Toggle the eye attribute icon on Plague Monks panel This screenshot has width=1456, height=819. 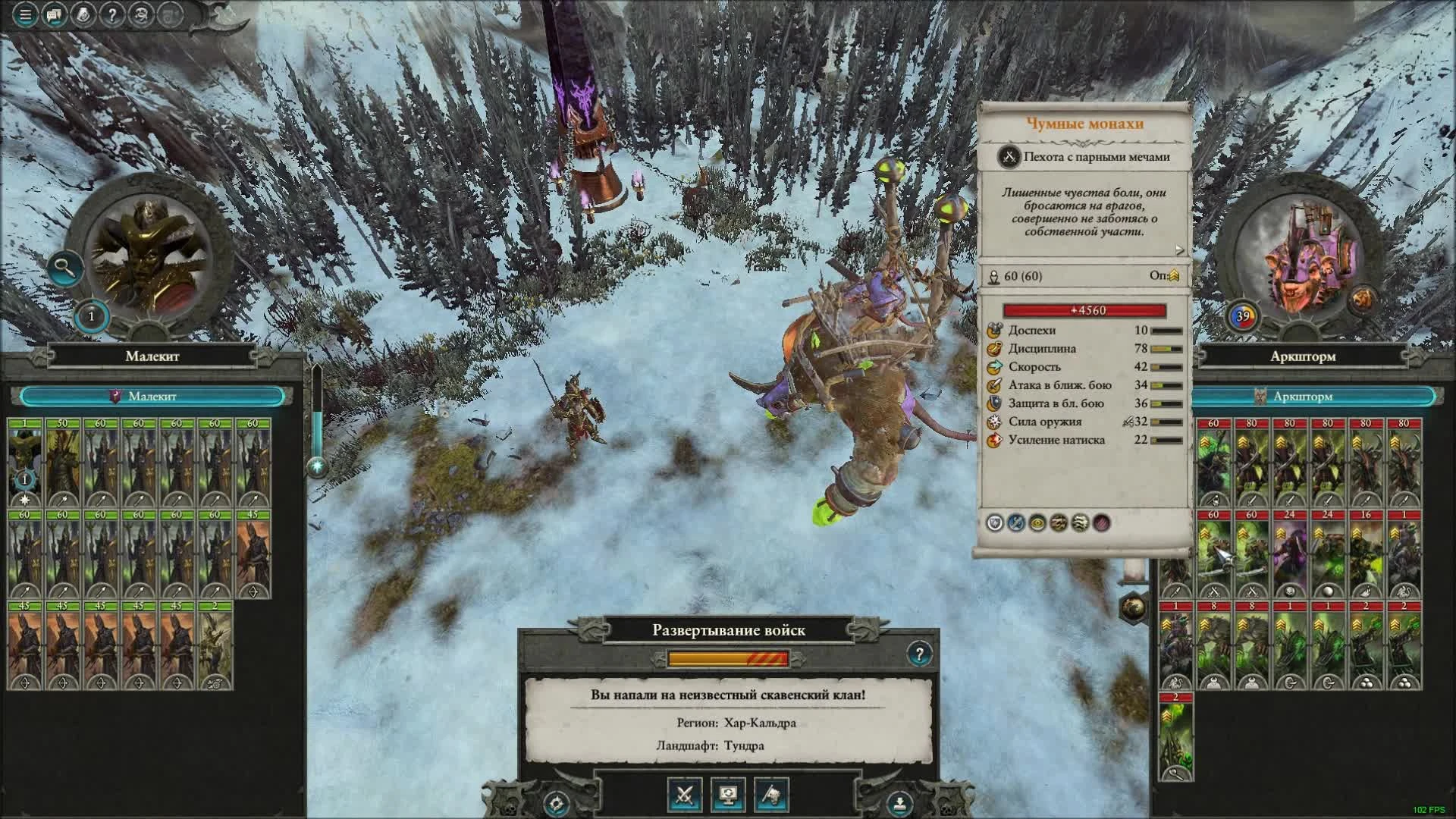click(x=1037, y=523)
